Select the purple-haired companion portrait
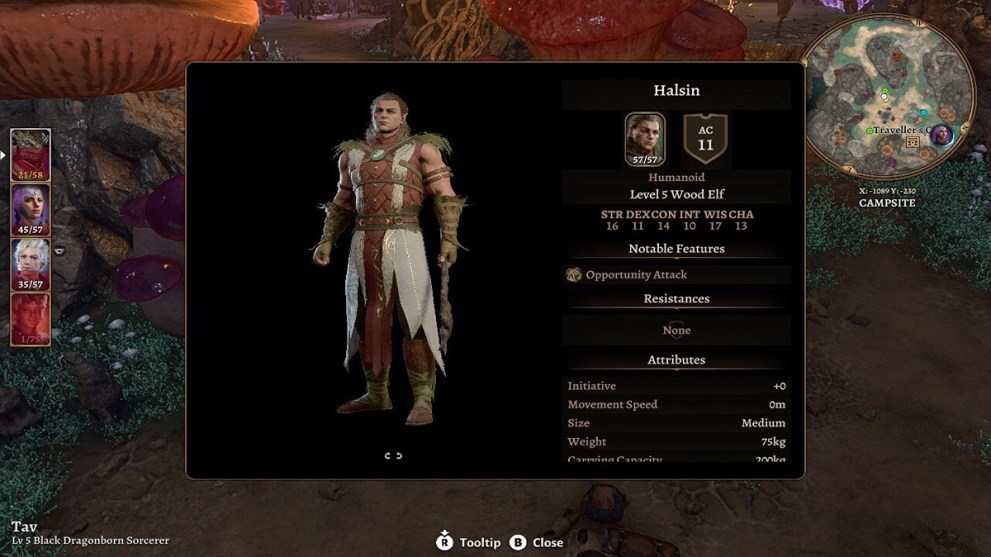Viewport: 991px width, 557px height. pos(31,209)
